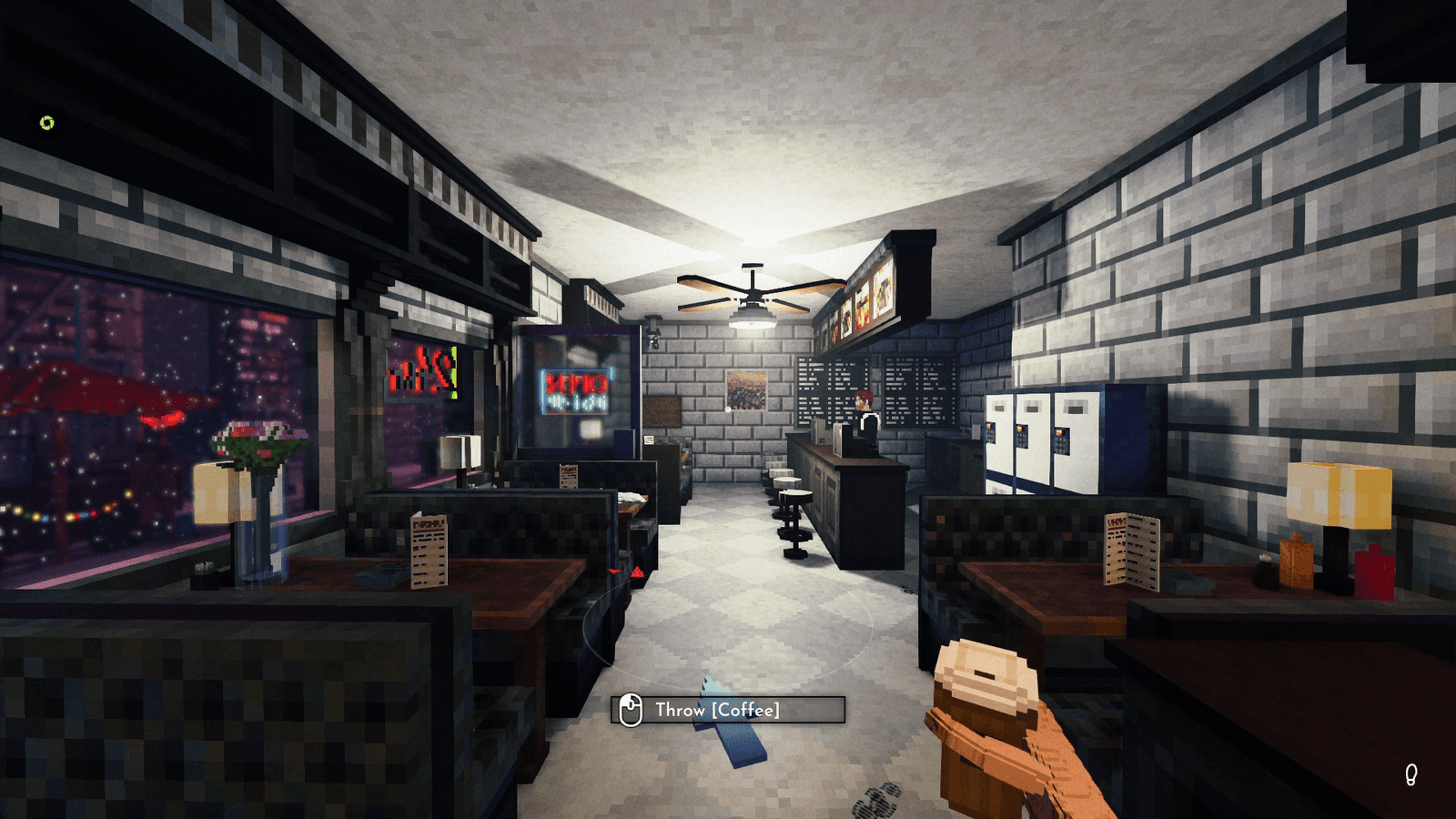Click the green recording overlay indicator

47,123
